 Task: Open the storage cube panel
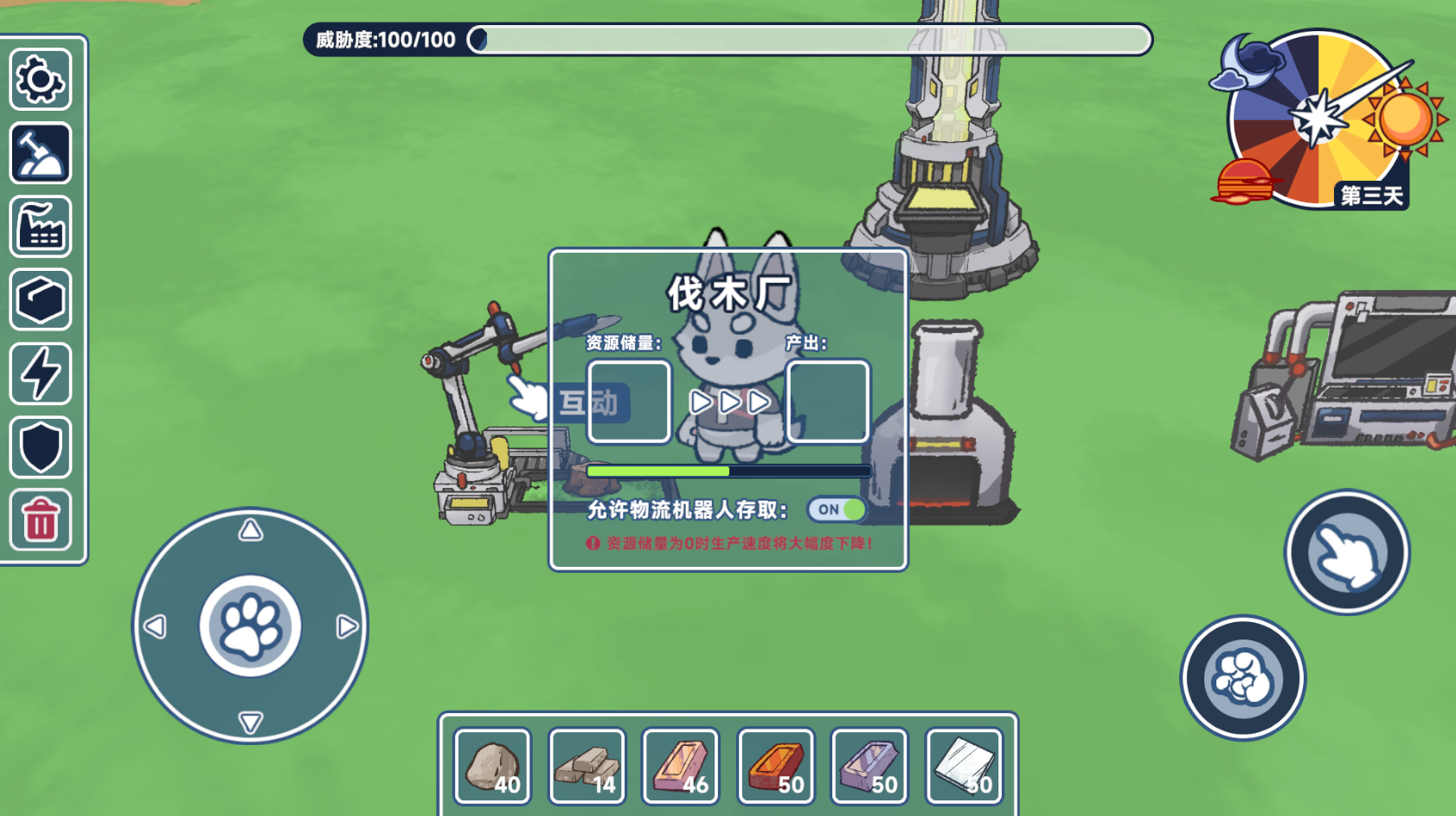(x=40, y=301)
